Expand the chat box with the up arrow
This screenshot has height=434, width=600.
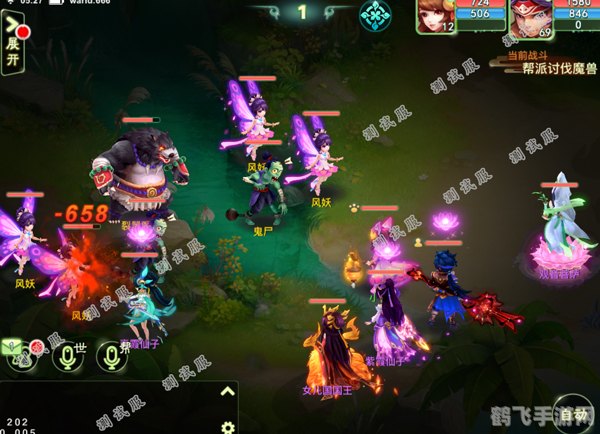(227, 392)
